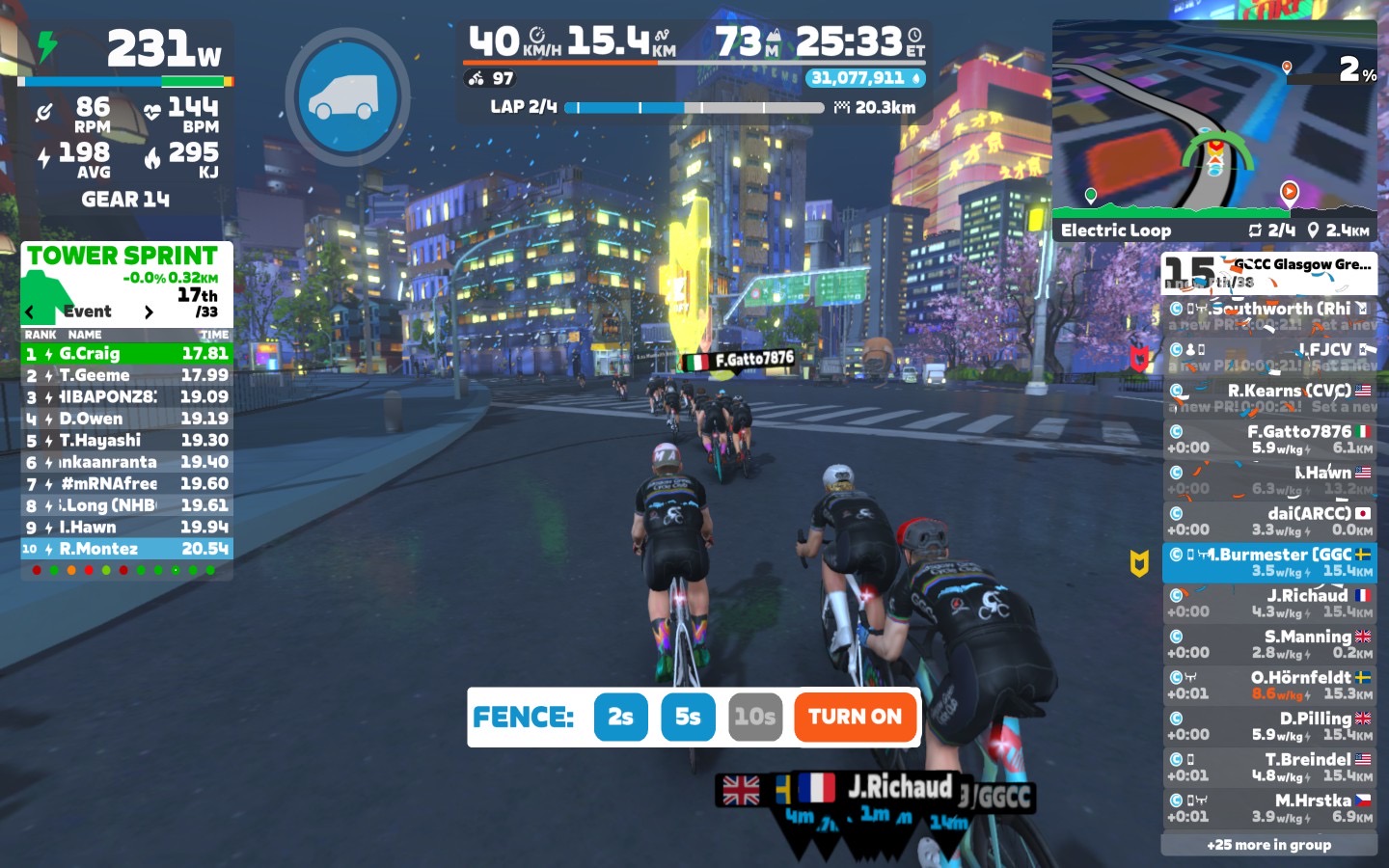Set fence gap to 2s

click(620, 717)
